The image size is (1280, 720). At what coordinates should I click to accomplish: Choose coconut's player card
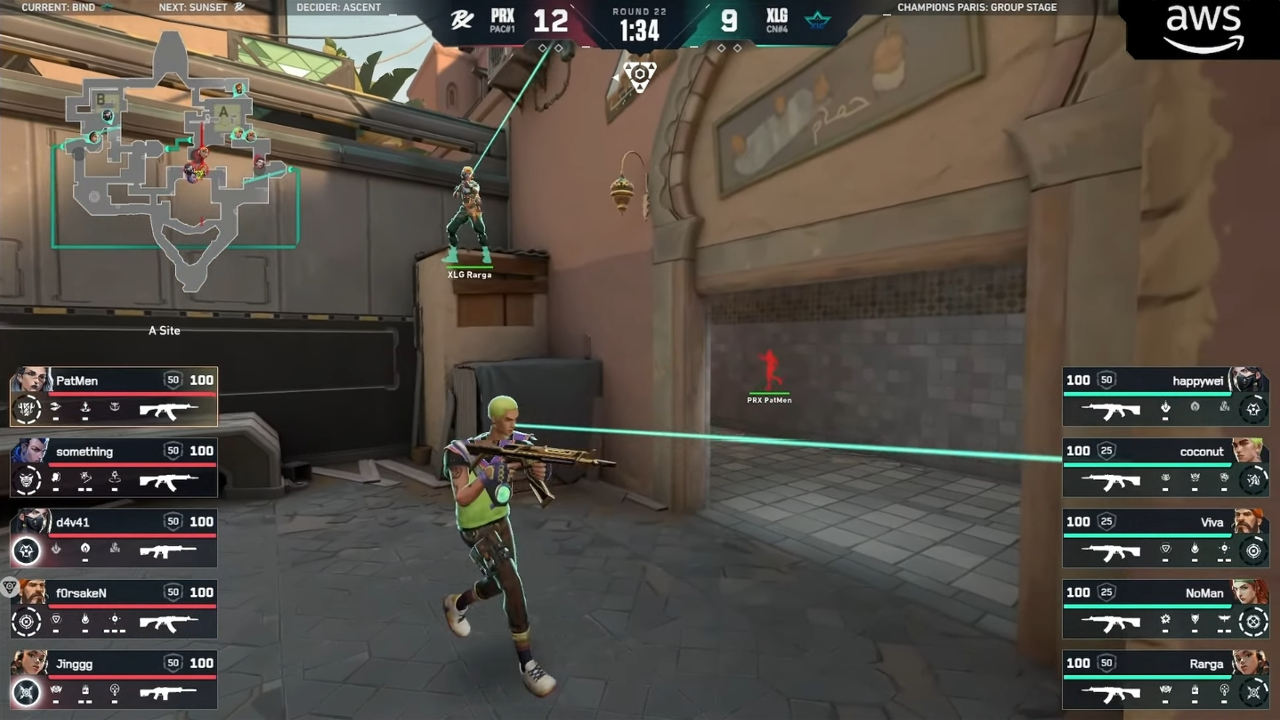[x=1165, y=467]
